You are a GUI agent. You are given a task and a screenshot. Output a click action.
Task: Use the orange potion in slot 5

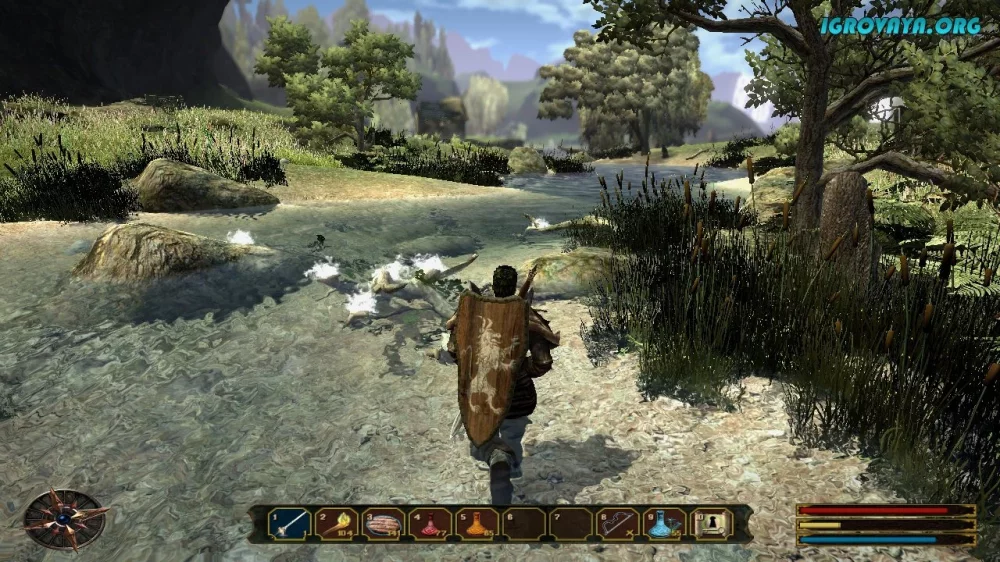(477, 523)
